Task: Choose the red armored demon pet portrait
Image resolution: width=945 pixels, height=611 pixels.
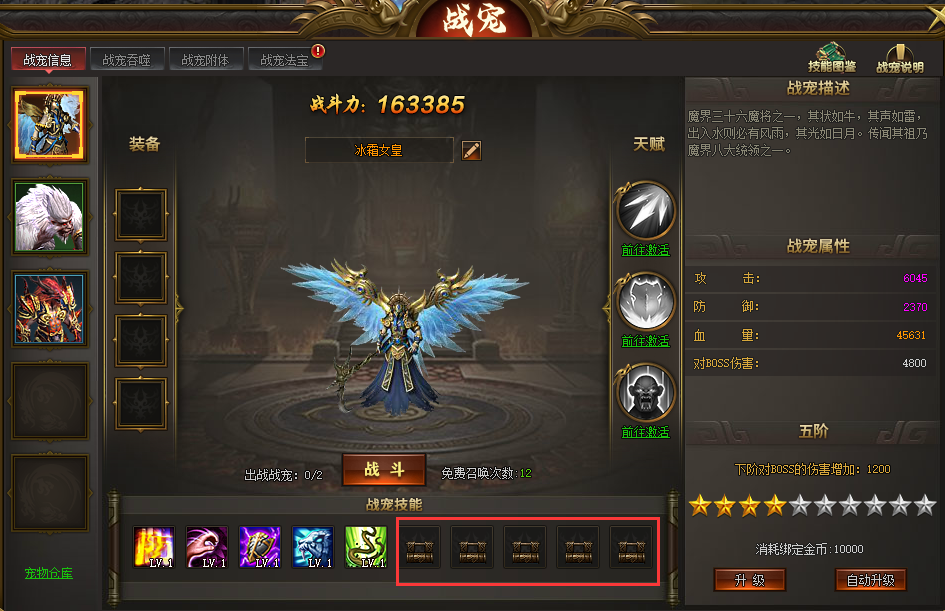Action: click(x=50, y=309)
